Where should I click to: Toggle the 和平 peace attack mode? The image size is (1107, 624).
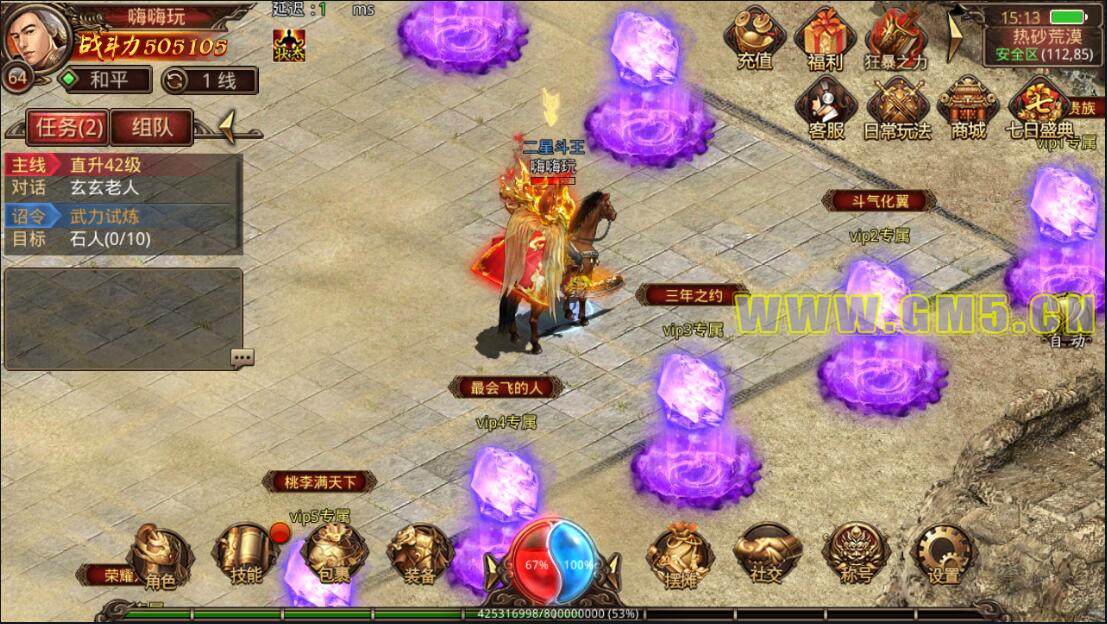click(x=105, y=80)
